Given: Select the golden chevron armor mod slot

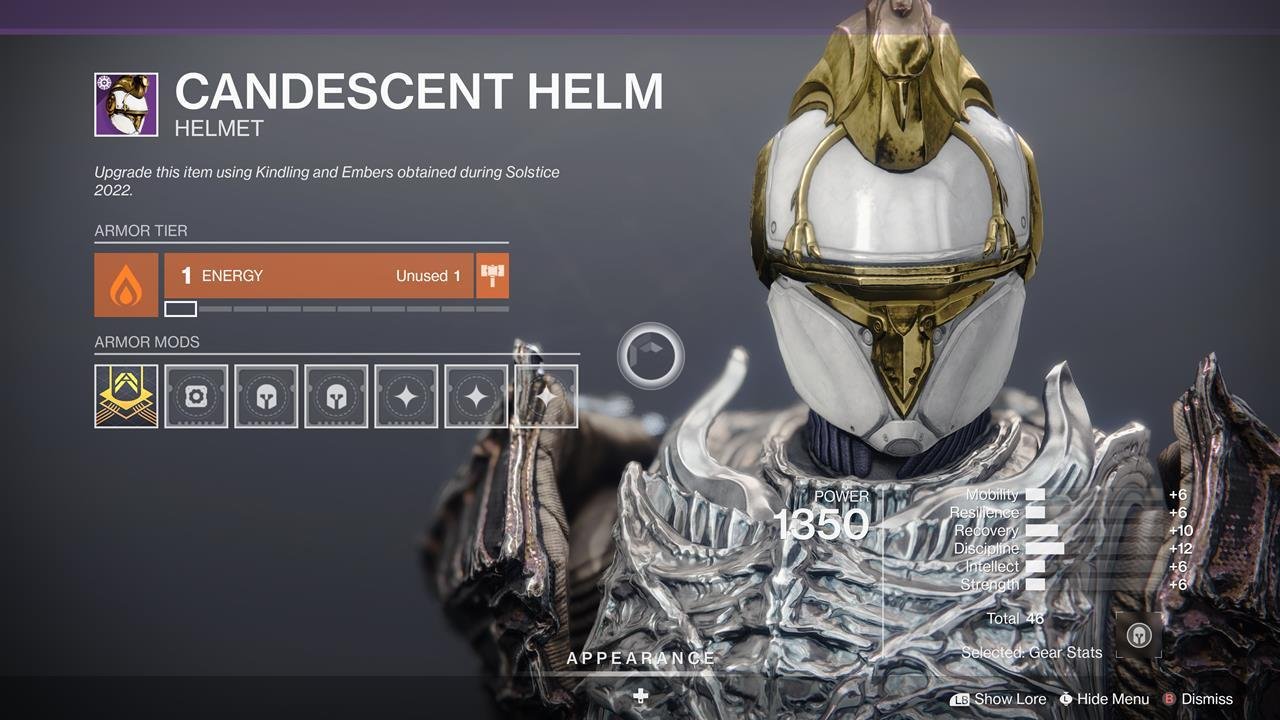Looking at the screenshot, I should (x=126, y=396).
